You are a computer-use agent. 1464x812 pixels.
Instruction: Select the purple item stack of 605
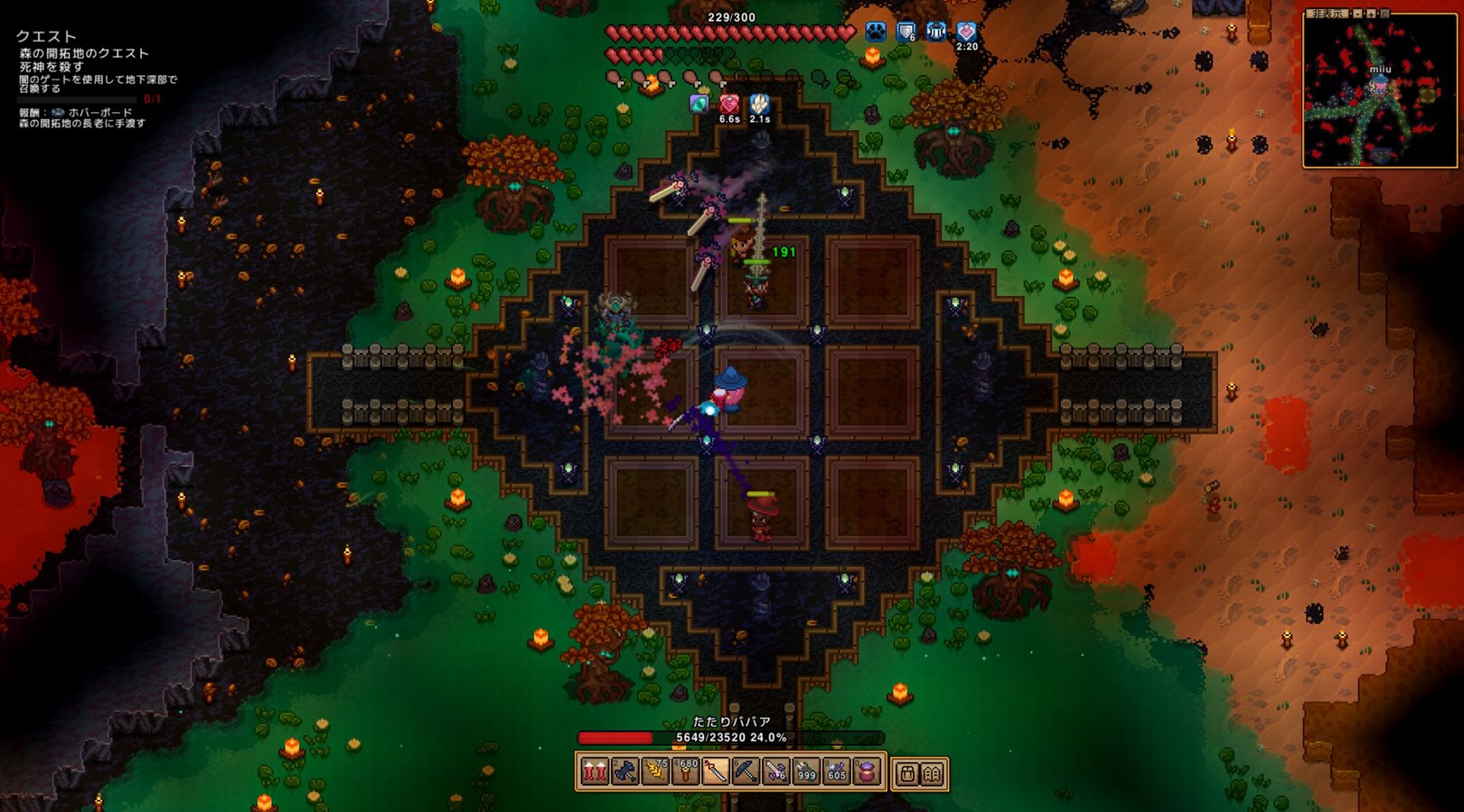[x=837, y=772]
